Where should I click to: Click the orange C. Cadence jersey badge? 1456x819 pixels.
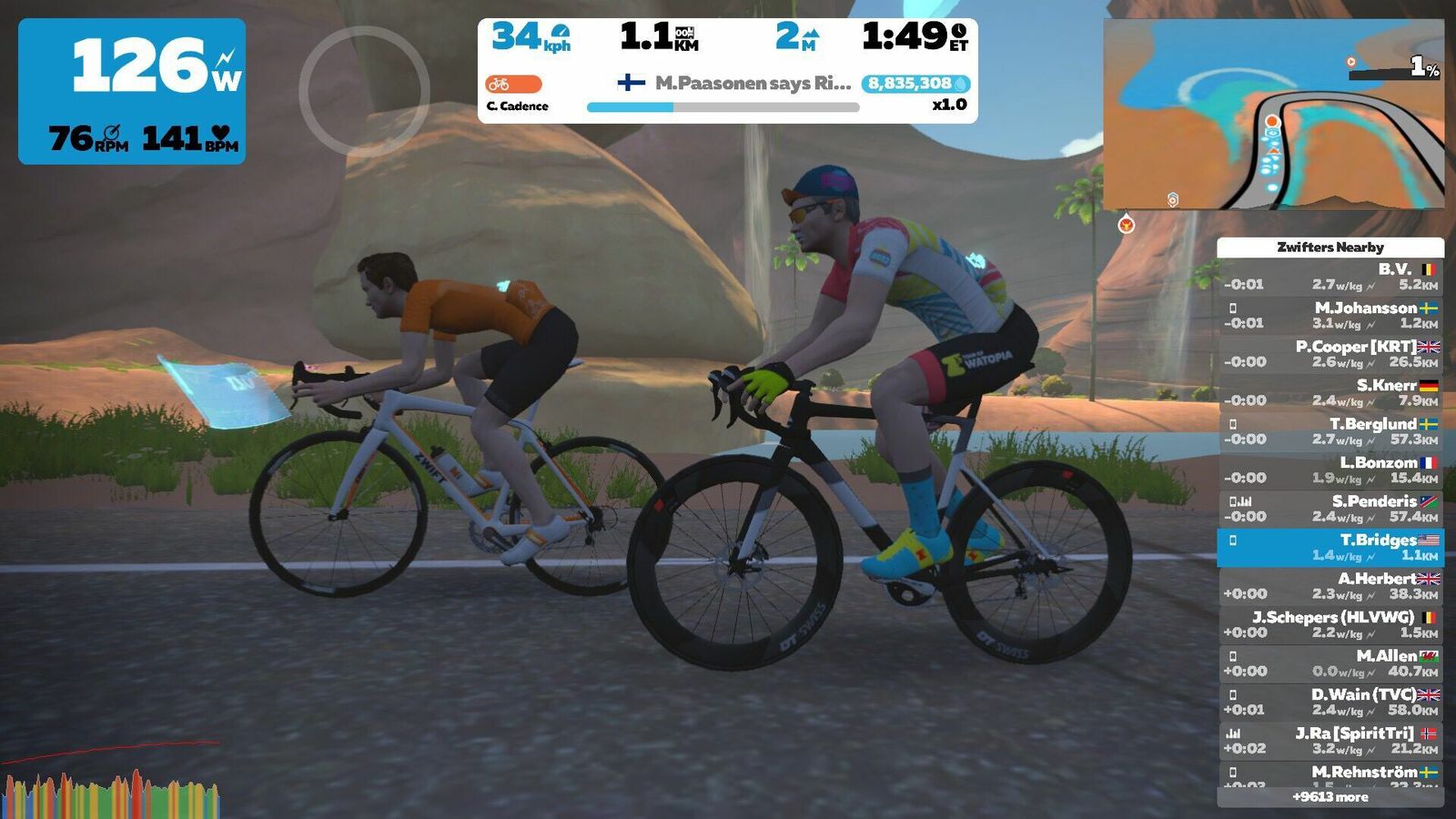coord(513,85)
